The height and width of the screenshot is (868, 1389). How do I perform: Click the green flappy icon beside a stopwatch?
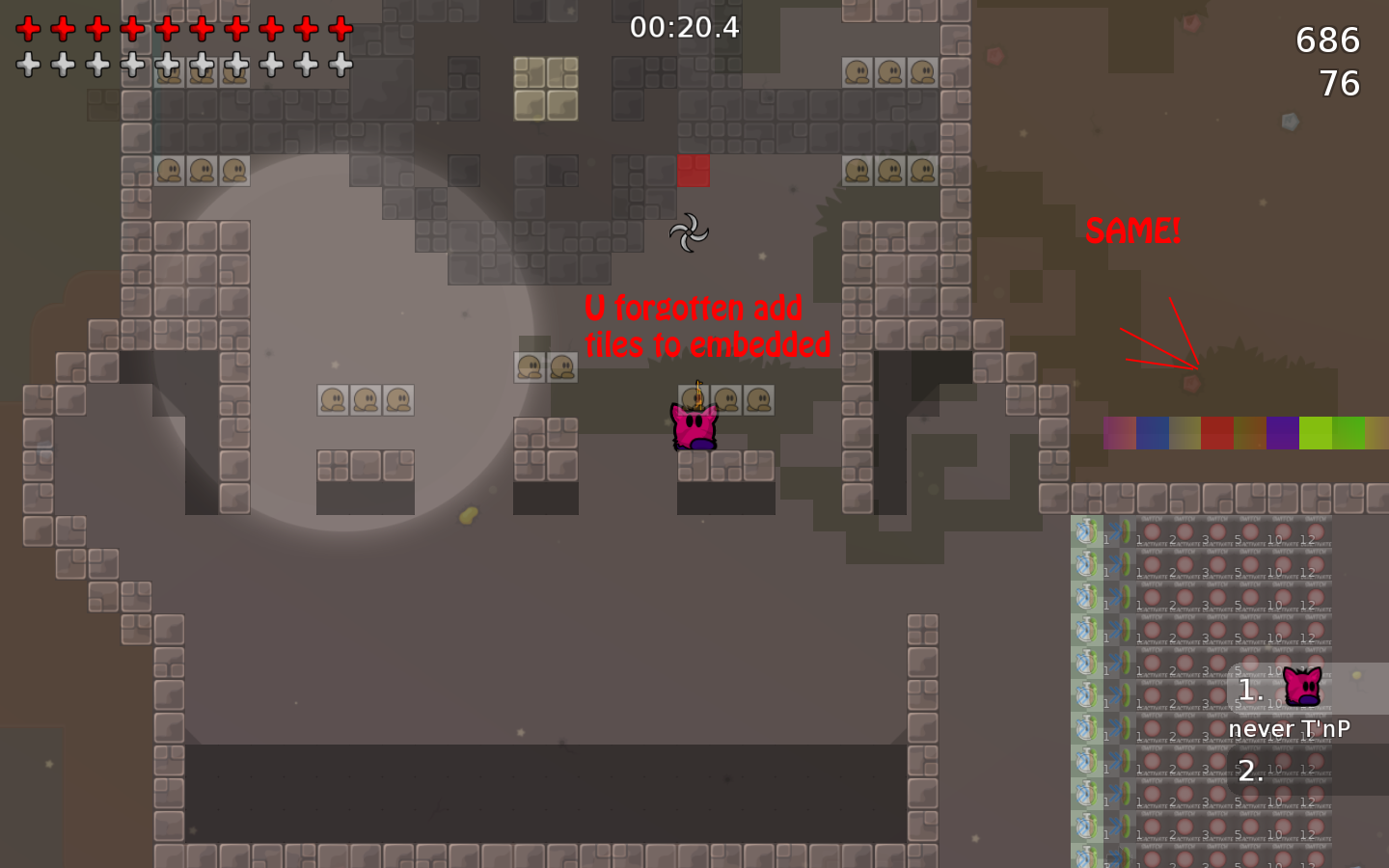pyautogui.click(x=1126, y=531)
